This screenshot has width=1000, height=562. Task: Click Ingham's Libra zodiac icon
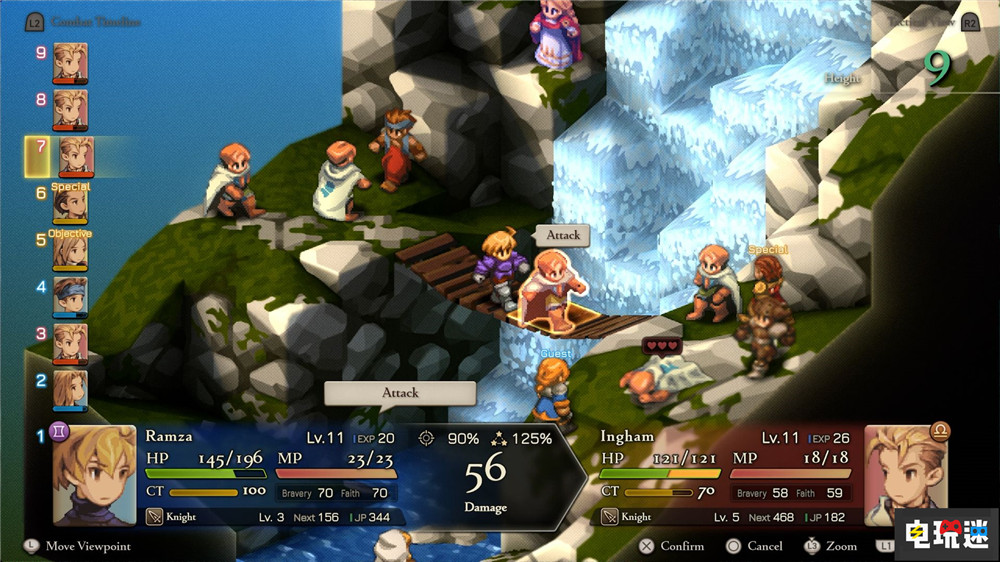point(940,431)
